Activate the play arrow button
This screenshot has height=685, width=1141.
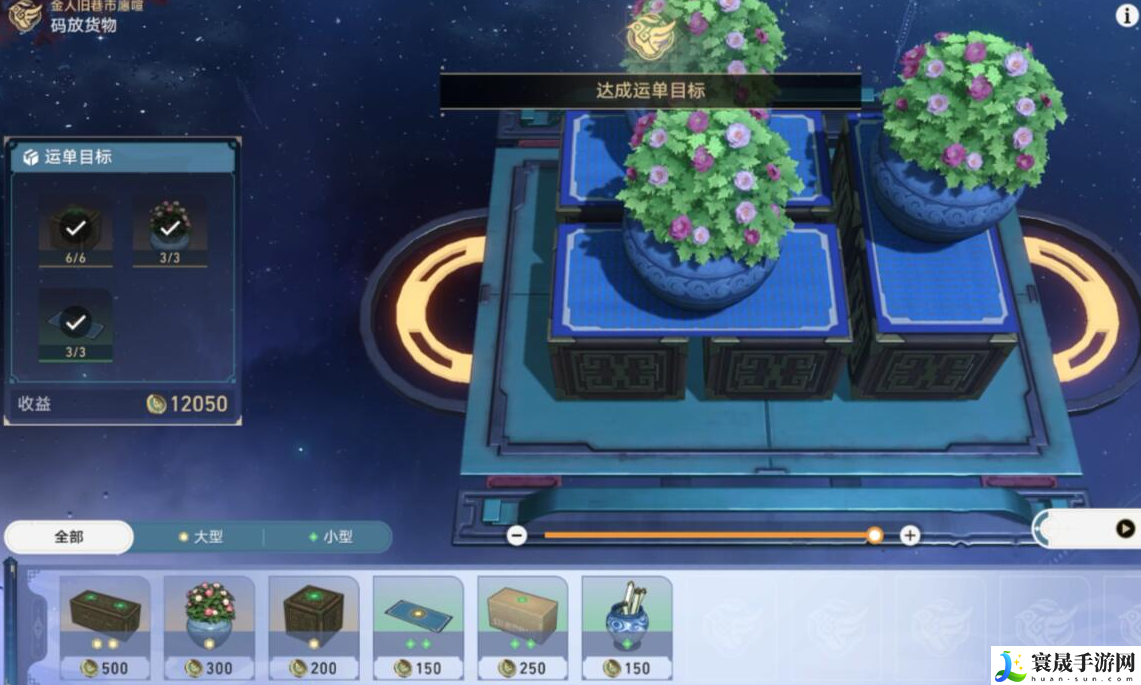1125,529
